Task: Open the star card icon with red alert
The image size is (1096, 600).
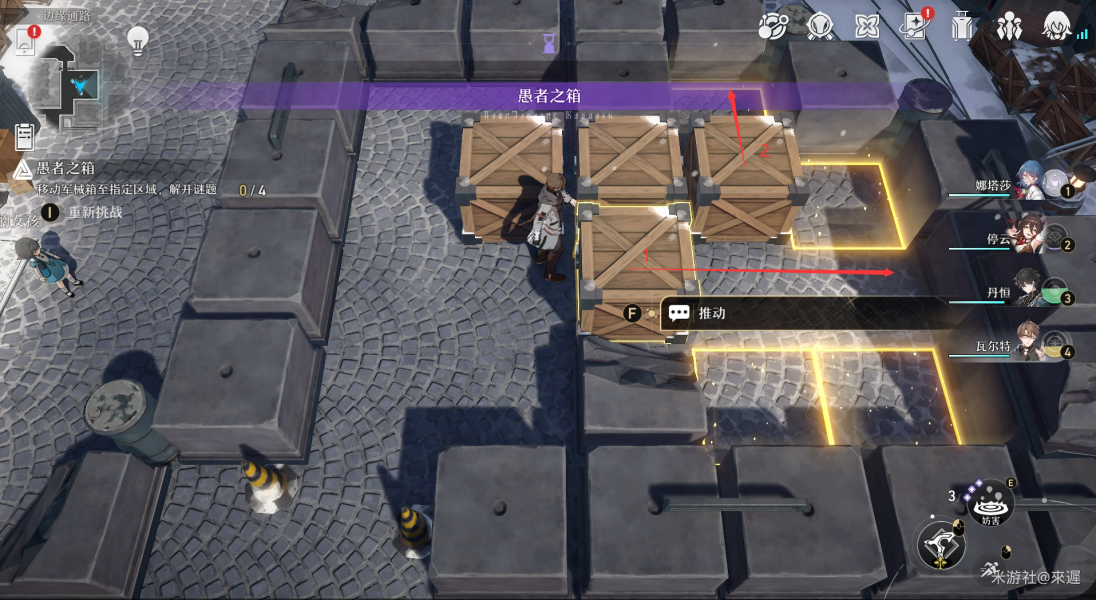Action: pyautogui.click(x=915, y=27)
